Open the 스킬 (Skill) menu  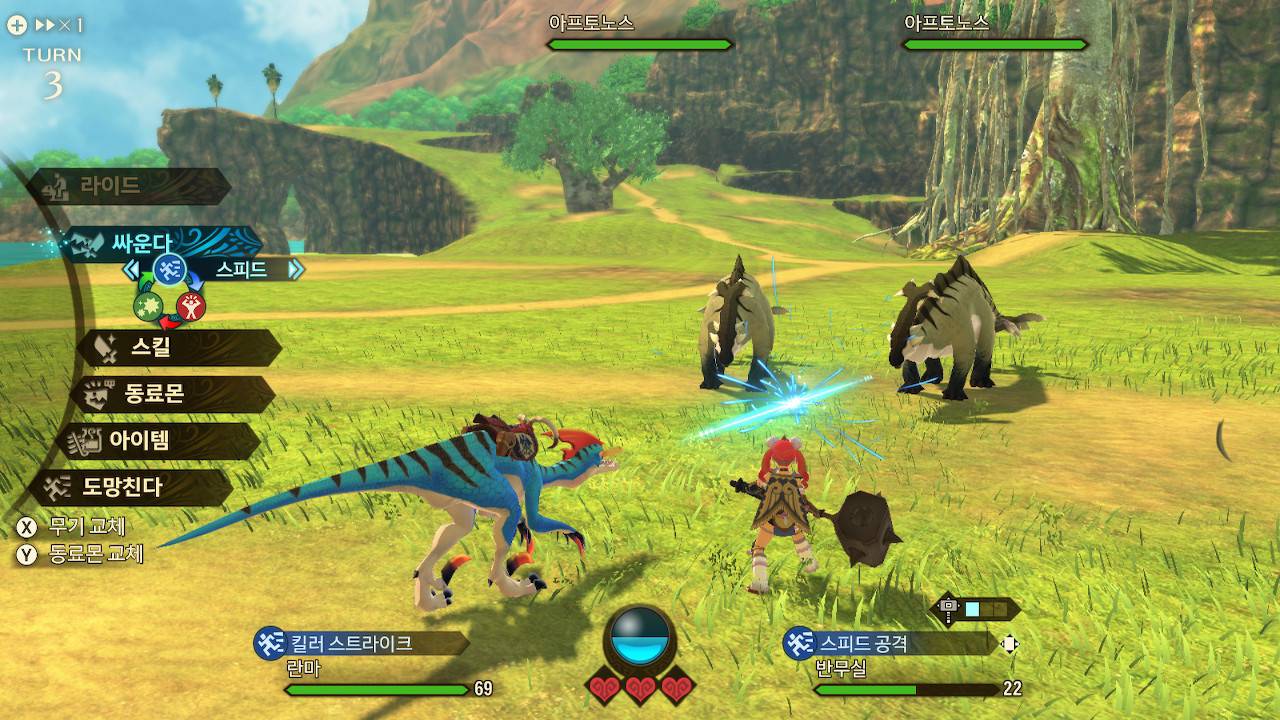click(178, 348)
